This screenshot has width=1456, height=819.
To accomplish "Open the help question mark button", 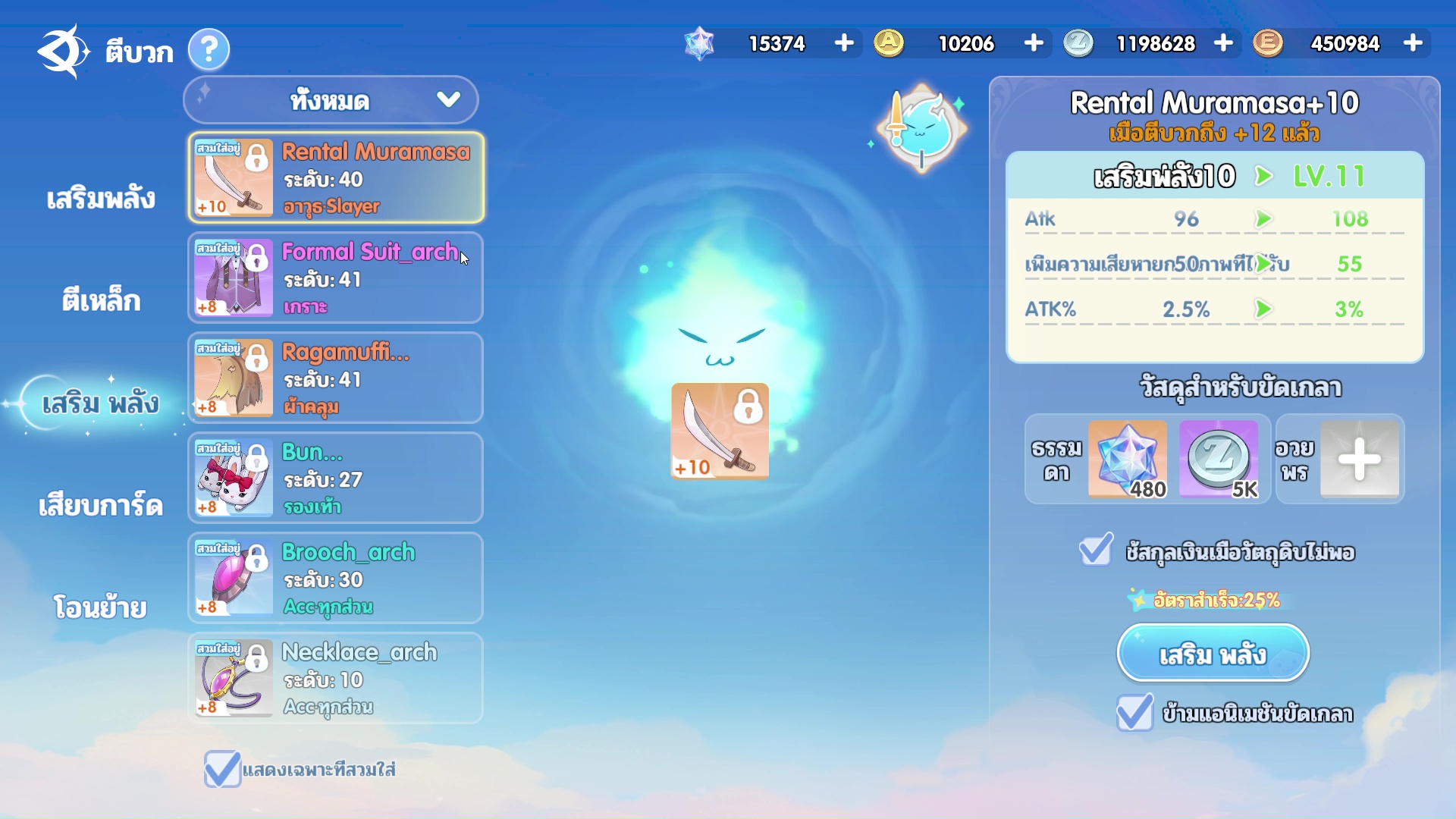I will pyautogui.click(x=209, y=50).
